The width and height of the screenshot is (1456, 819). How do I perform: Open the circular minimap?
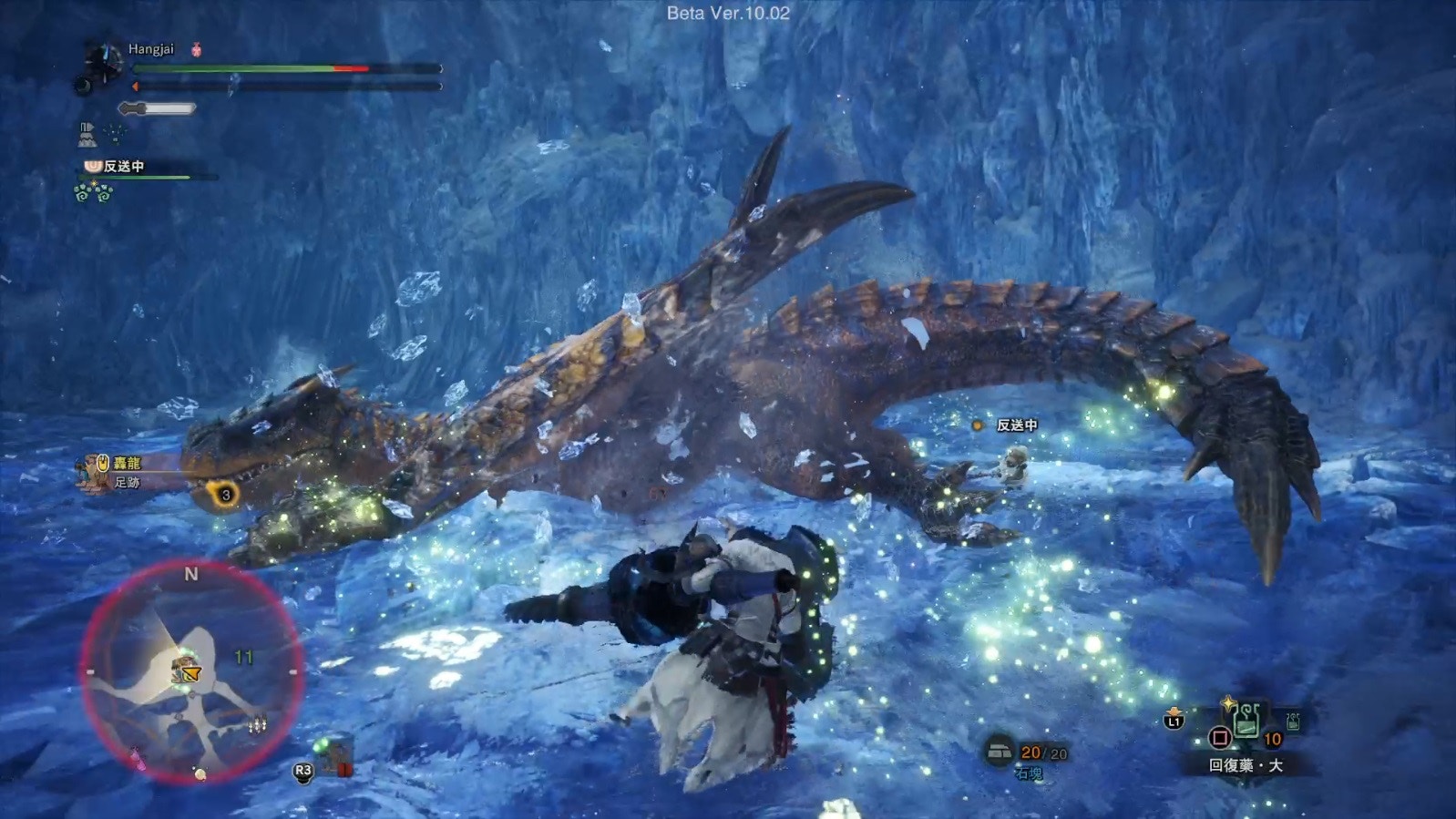[190, 671]
